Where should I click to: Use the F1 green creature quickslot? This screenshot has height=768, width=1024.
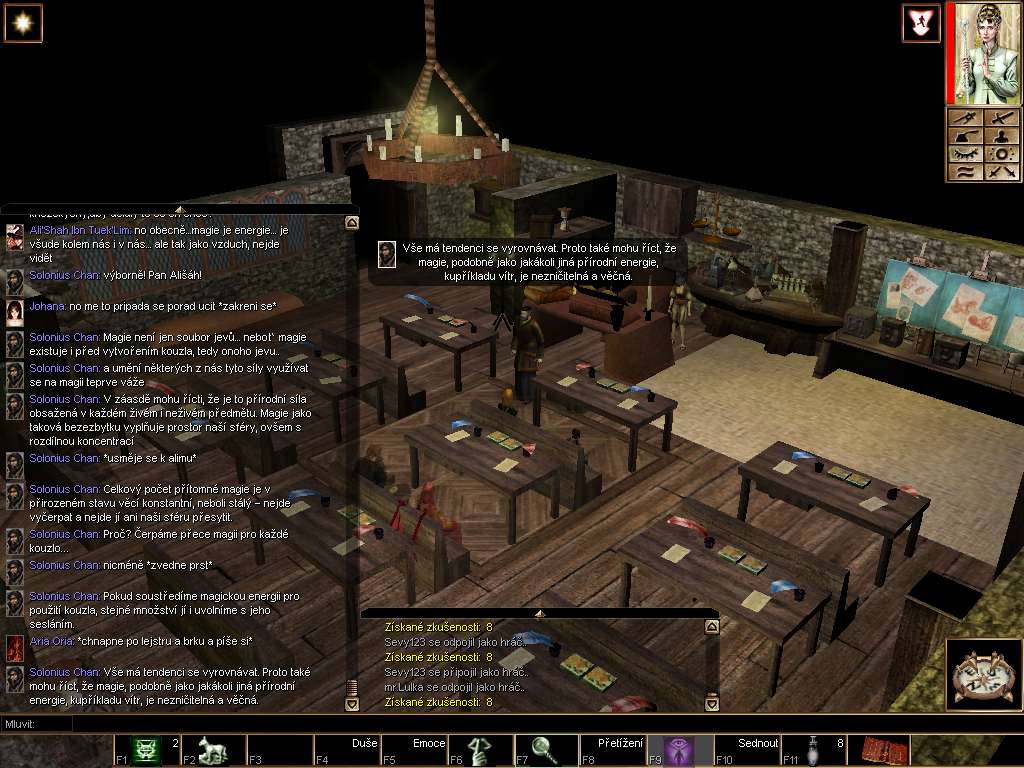click(147, 749)
